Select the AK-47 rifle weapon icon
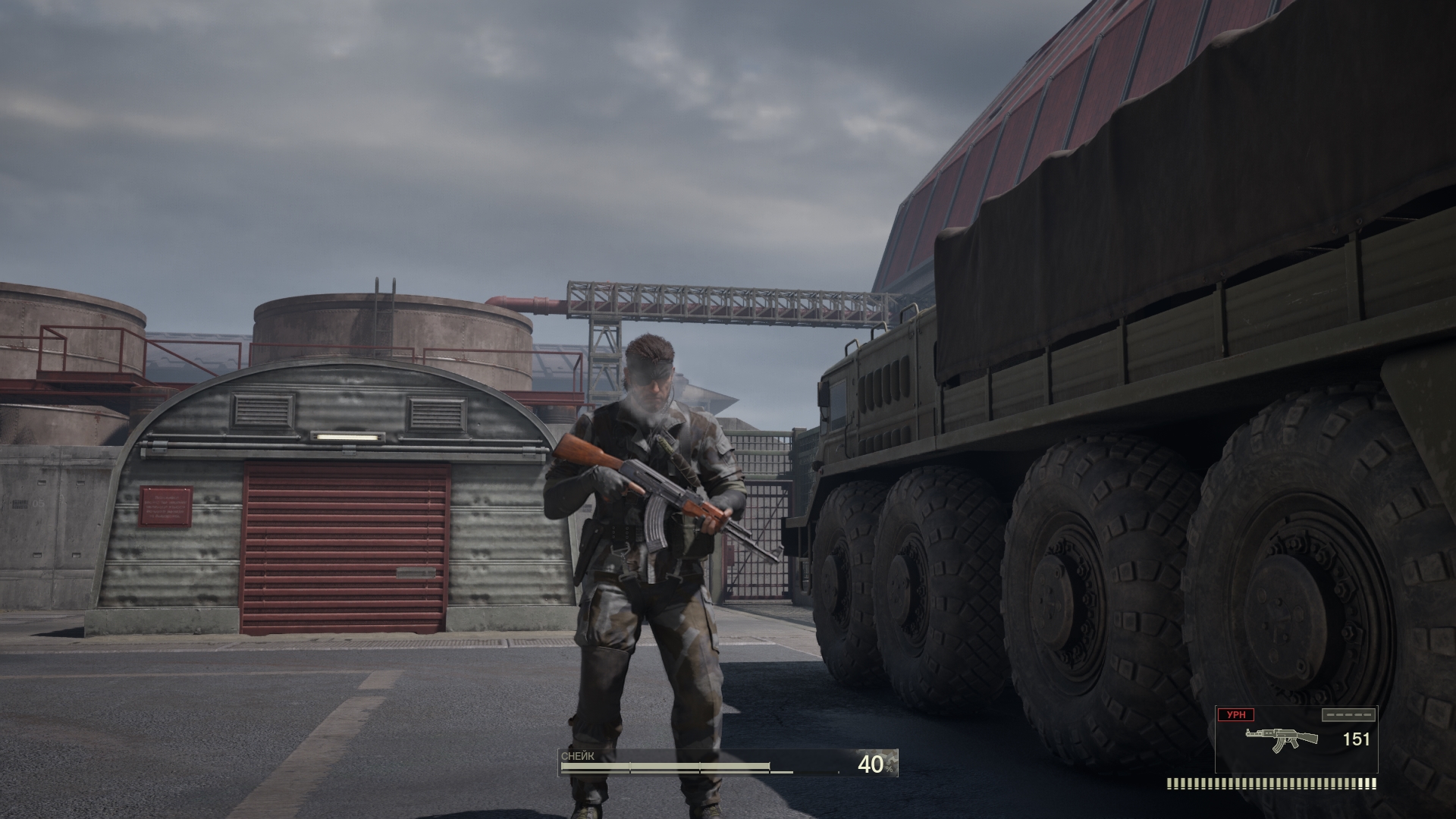Viewport: 1456px width, 819px height. pos(1282,739)
